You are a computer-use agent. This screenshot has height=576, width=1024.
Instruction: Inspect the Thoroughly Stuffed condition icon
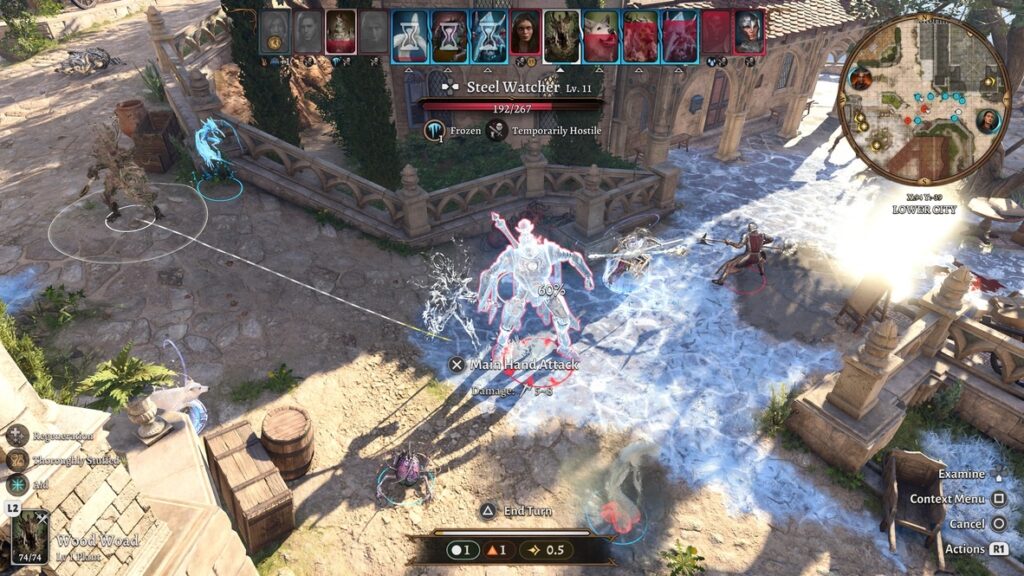[x=17, y=460]
